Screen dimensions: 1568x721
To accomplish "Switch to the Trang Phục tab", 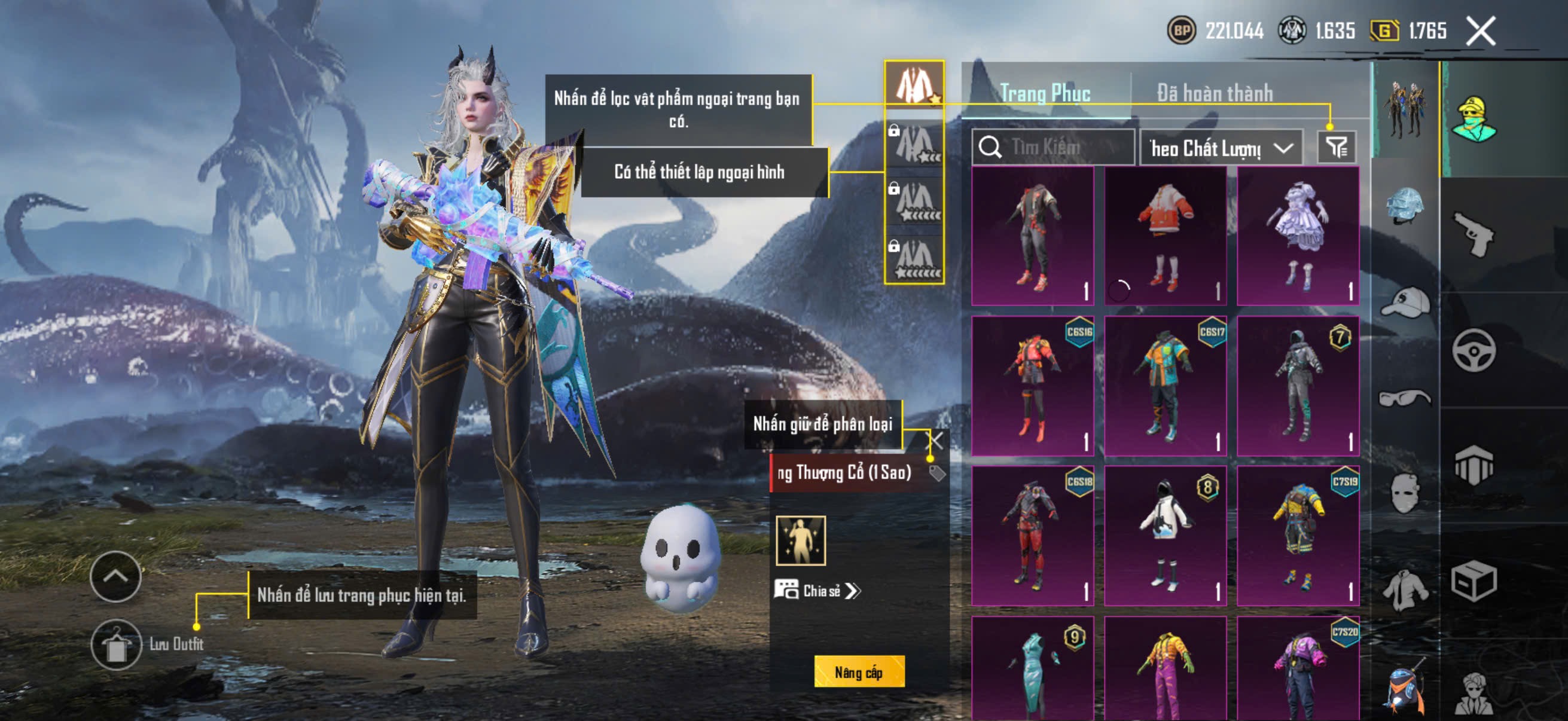I will [x=1045, y=93].
